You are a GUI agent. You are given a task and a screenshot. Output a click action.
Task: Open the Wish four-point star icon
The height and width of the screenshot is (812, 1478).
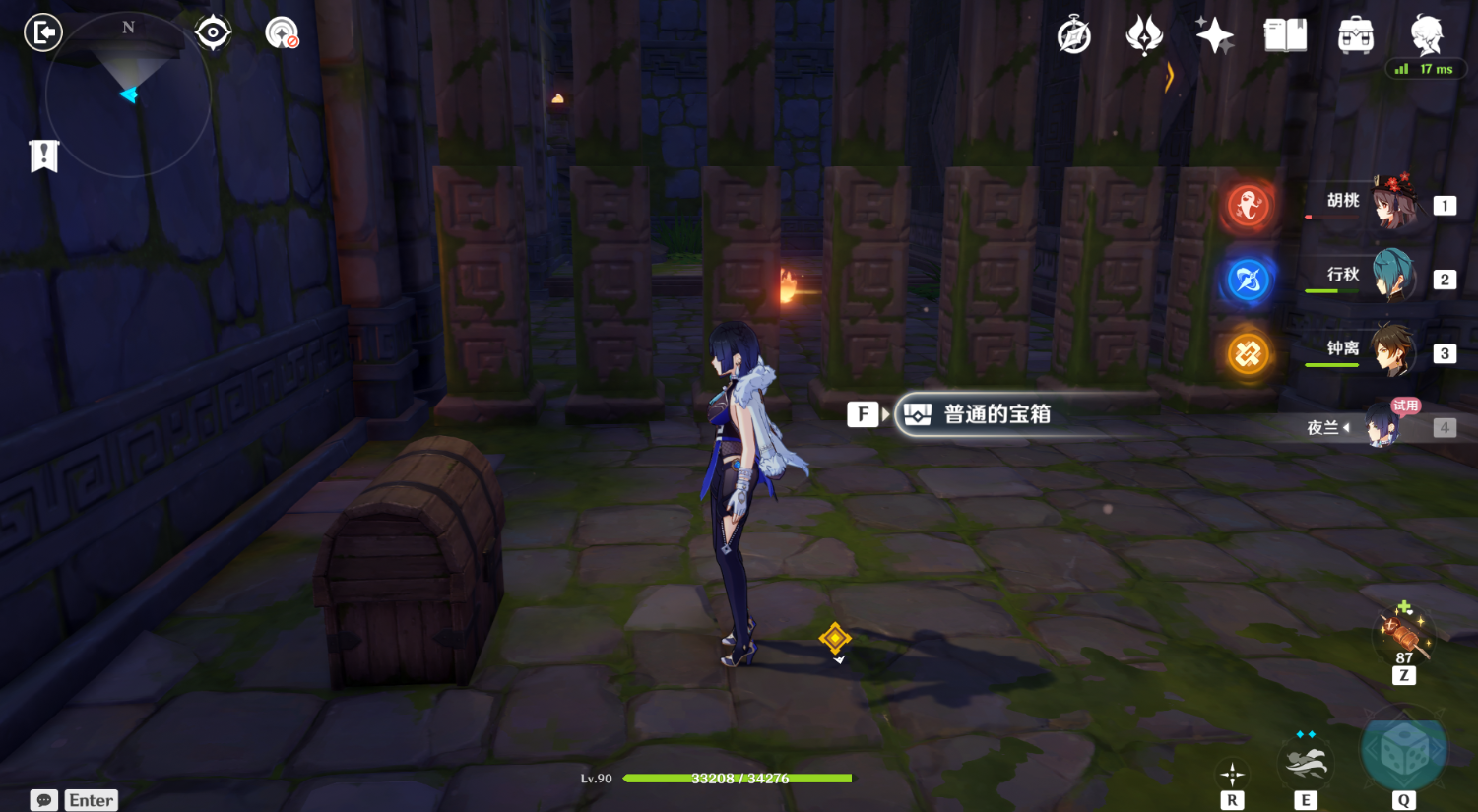click(1214, 36)
